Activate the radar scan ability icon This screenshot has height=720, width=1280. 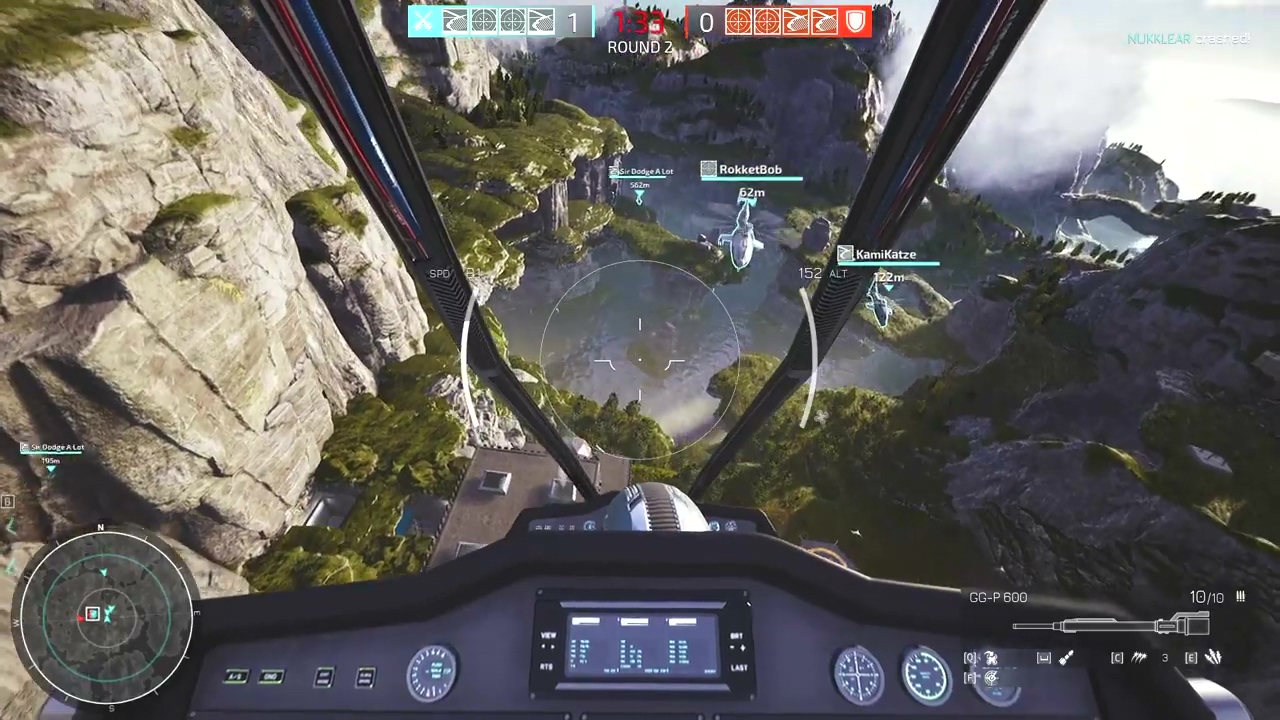pos(991,678)
